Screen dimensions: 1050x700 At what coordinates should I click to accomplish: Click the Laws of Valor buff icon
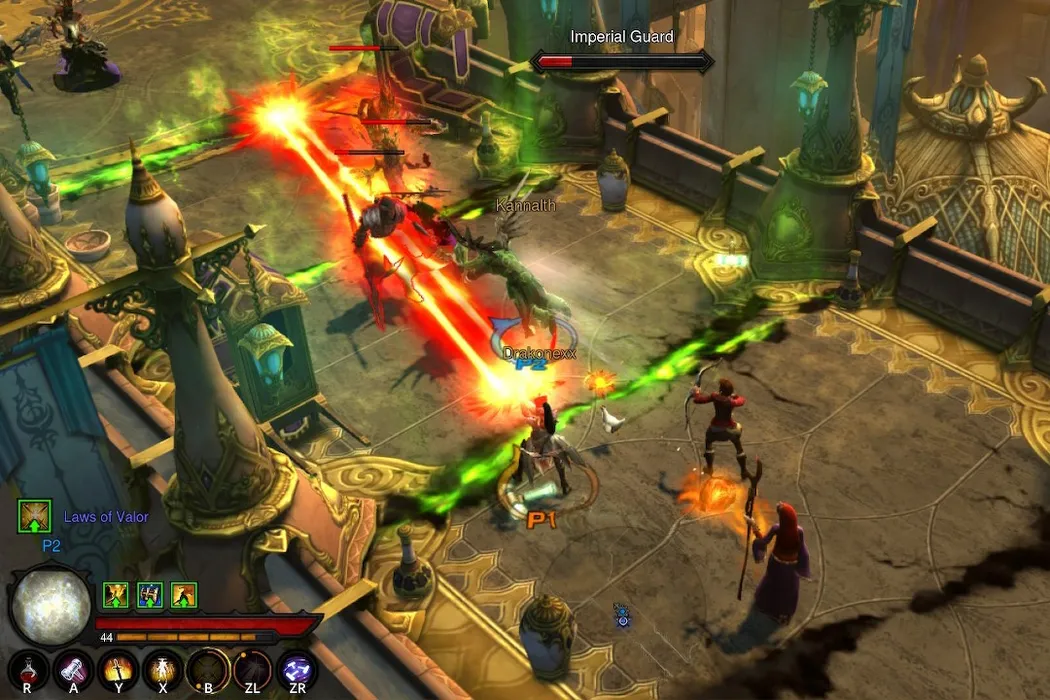[34, 516]
